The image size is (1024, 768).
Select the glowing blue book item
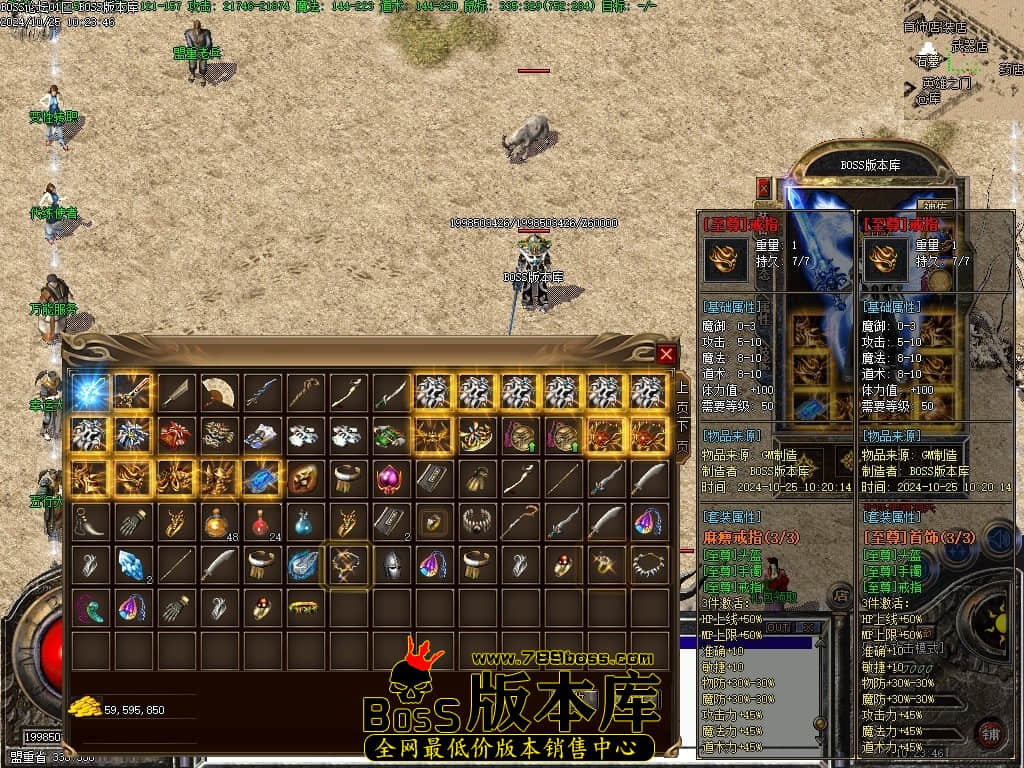coord(261,478)
